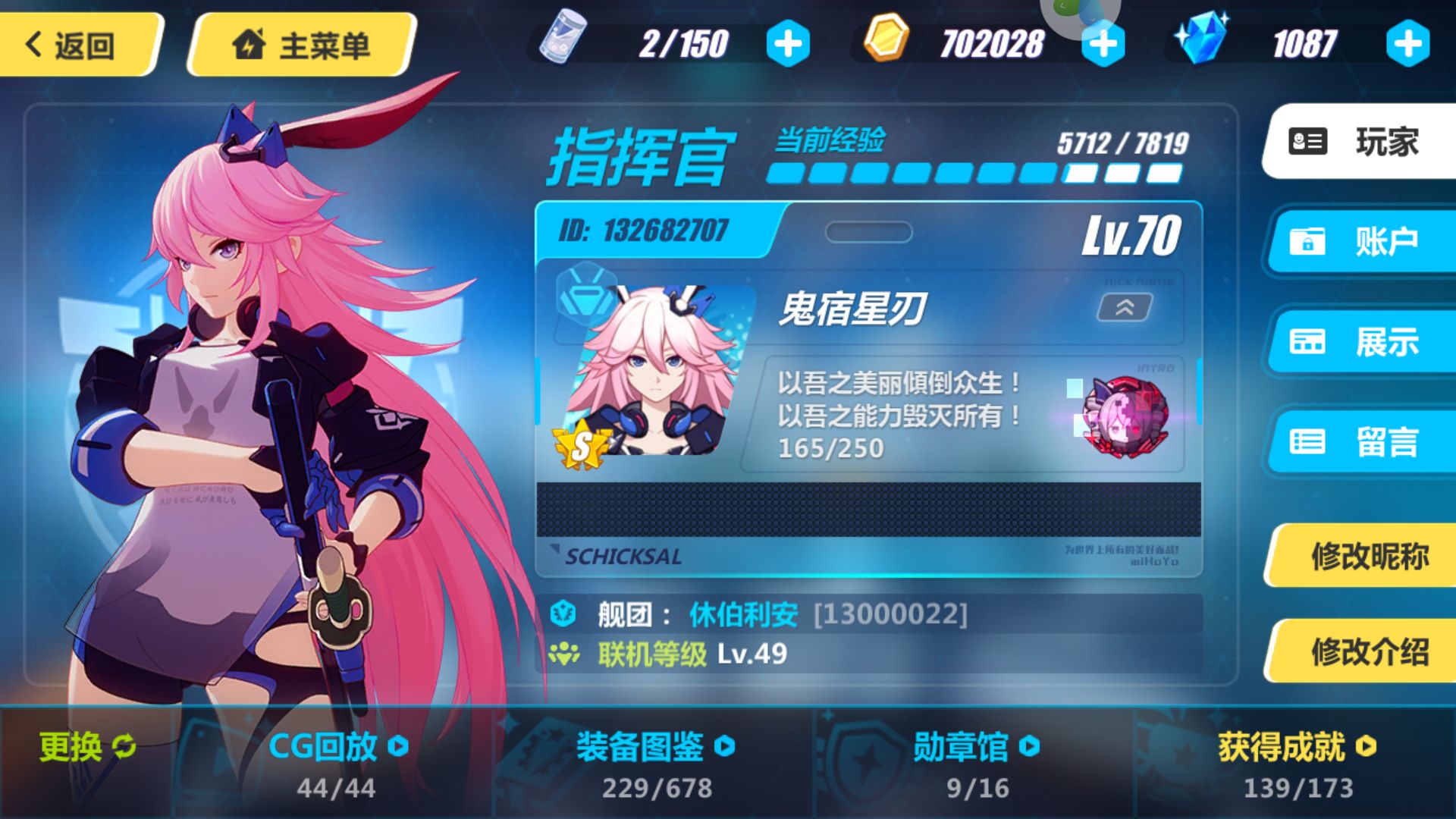This screenshot has height=819, width=1456.
Task: Click the plus to buy more stamina
Action: click(x=787, y=43)
